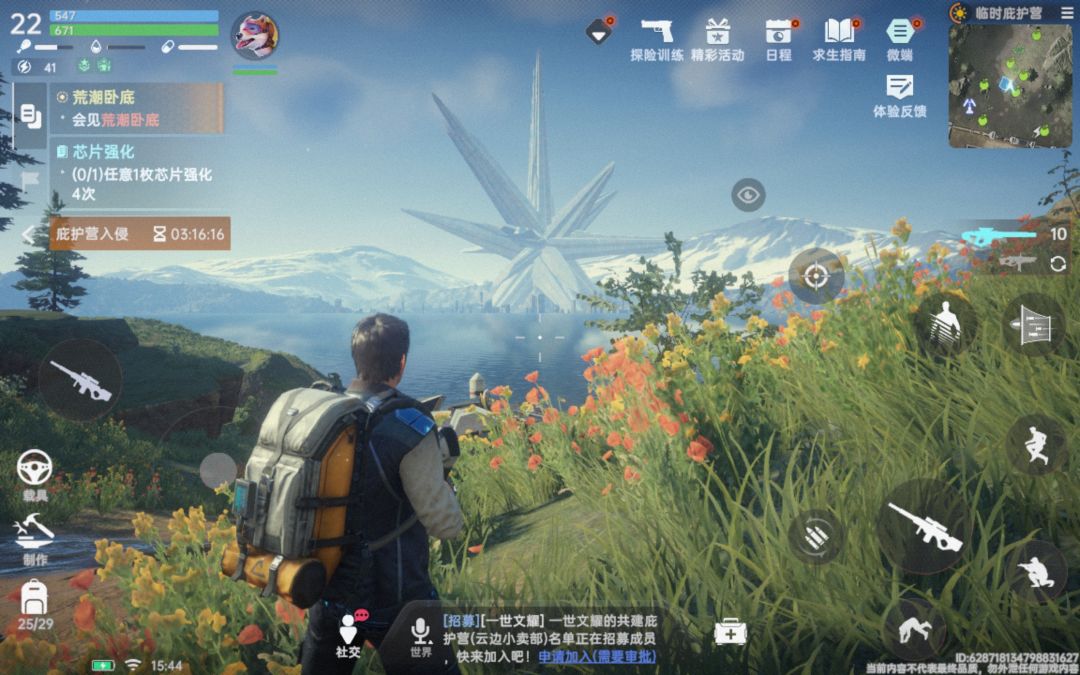The height and width of the screenshot is (675, 1080).
Task: Open the 日程 calendar schedule
Action: (x=778, y=37)
